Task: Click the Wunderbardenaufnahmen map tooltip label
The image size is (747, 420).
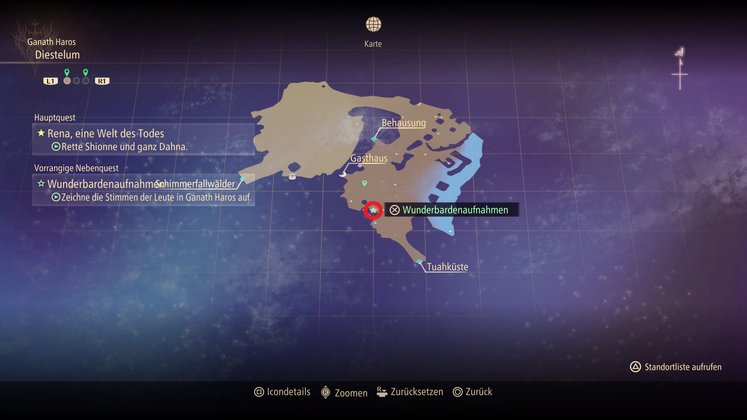Action: [454, 210]
